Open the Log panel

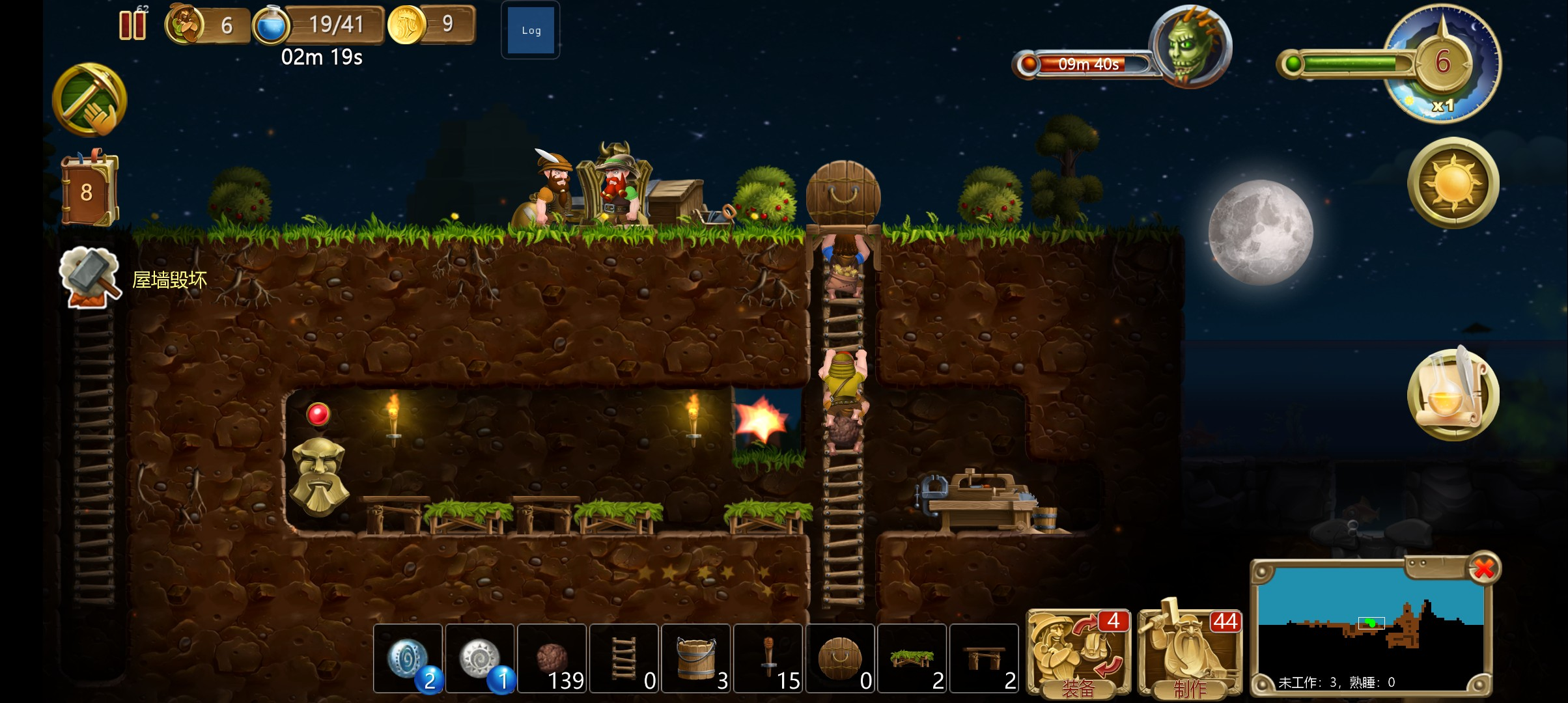point(531,31)
